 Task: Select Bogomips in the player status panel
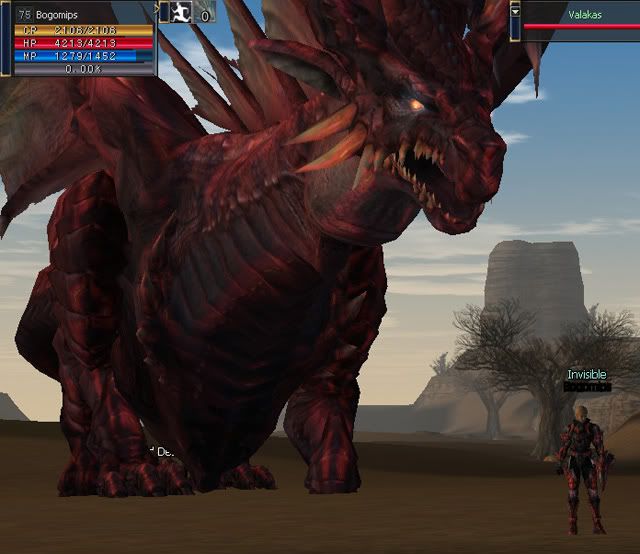(56, 15)
